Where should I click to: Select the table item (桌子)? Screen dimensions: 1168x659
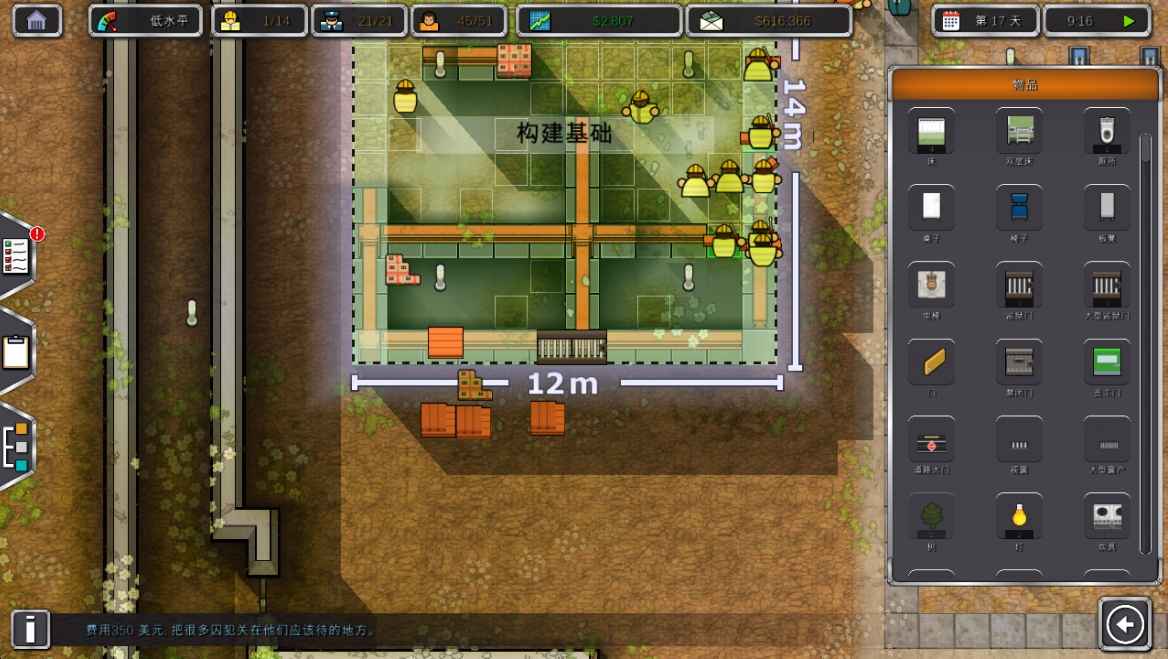(x=931, y=207)
